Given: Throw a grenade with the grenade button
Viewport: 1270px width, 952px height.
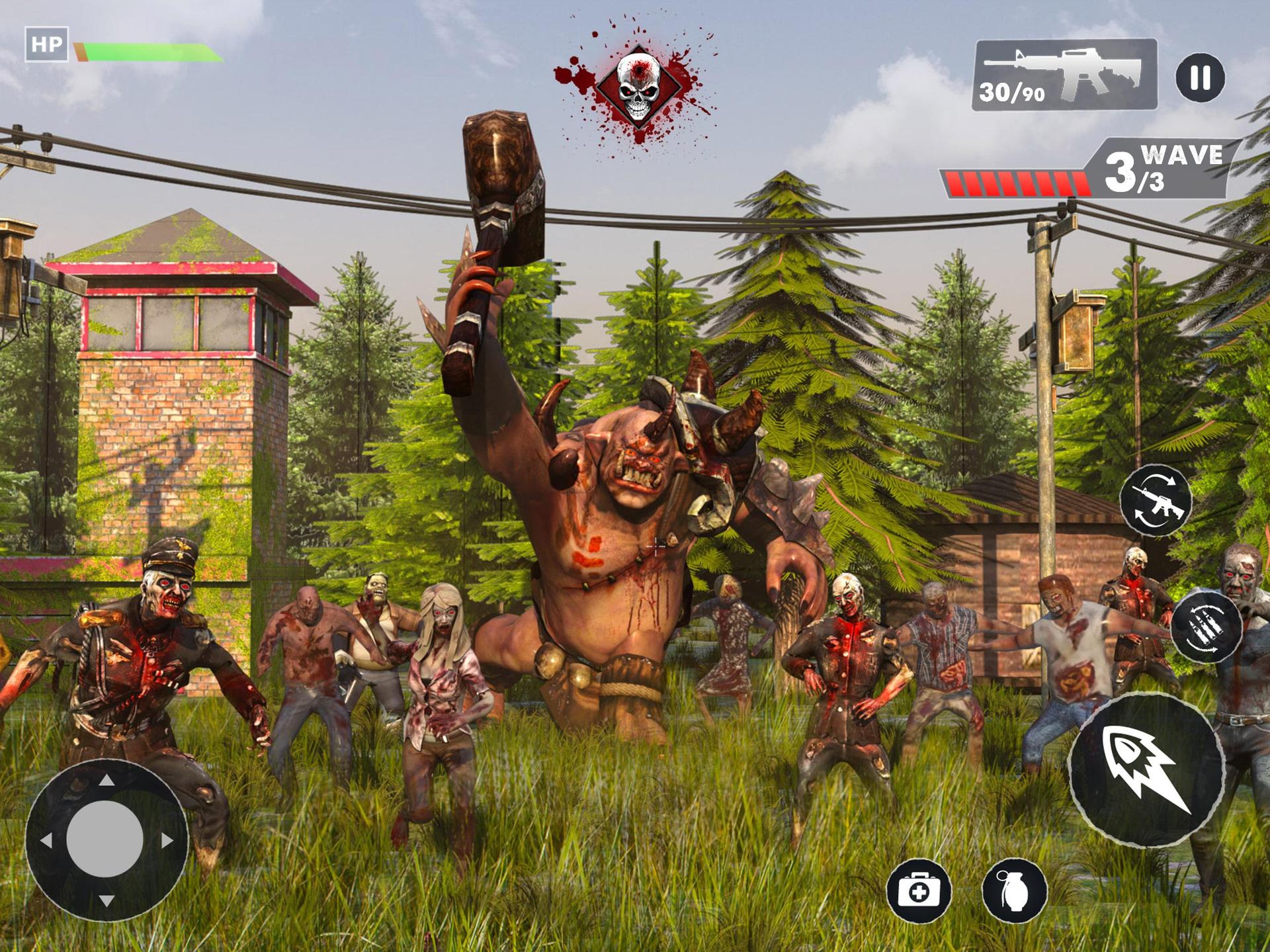Looking at the screenshot, I should [1015, 892].
